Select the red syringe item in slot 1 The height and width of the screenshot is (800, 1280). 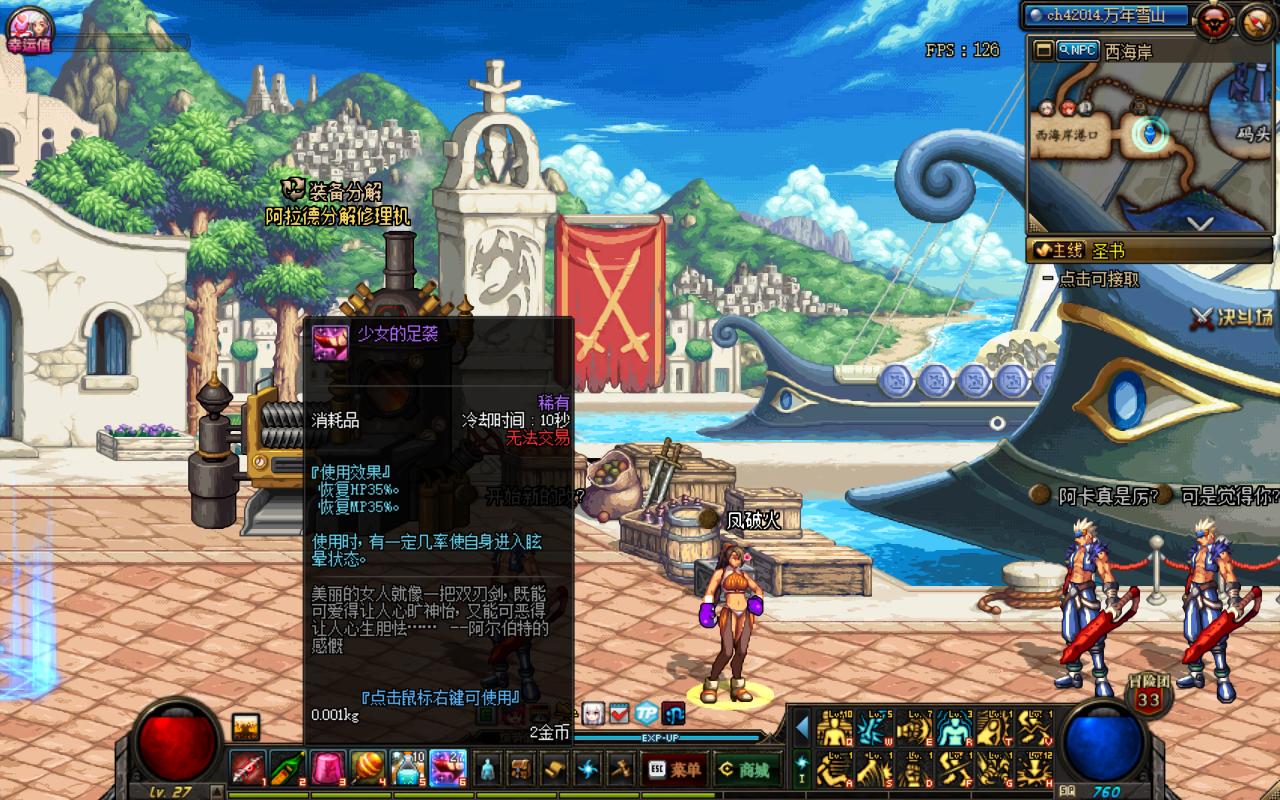[x=248, y=768]
